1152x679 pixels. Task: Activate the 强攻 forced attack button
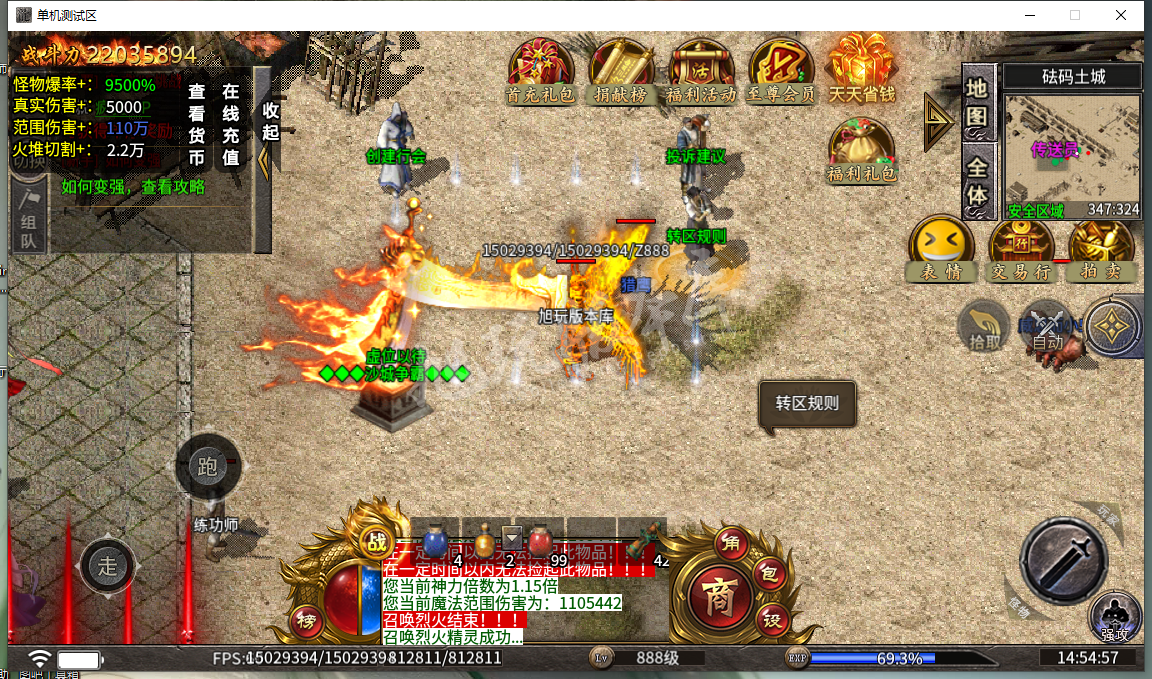tap(1114, 615)
